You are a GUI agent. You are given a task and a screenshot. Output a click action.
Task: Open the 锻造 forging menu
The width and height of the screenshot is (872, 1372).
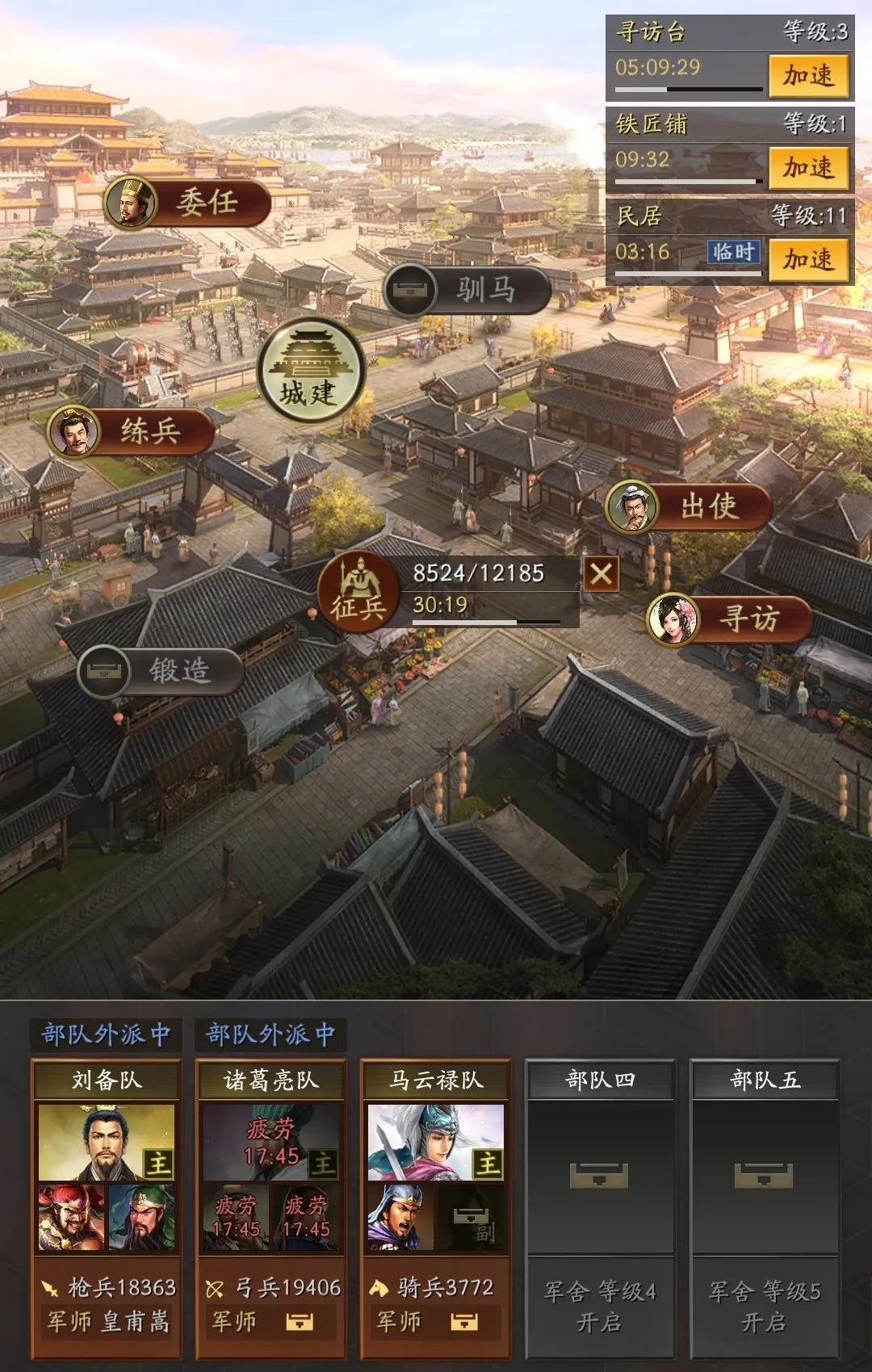(161, 670)
